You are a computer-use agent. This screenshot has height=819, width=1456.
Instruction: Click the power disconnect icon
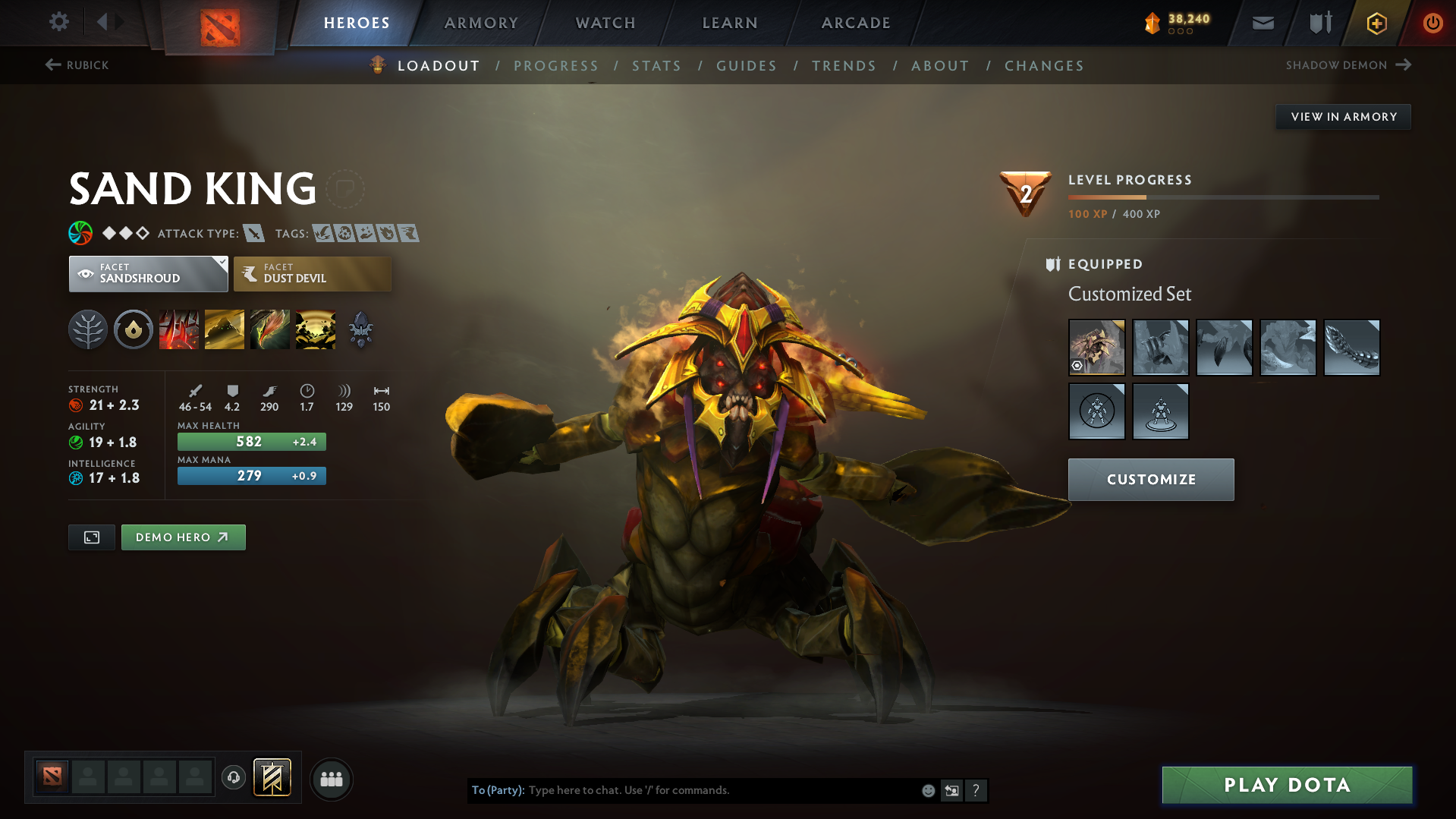[1432, 23]
